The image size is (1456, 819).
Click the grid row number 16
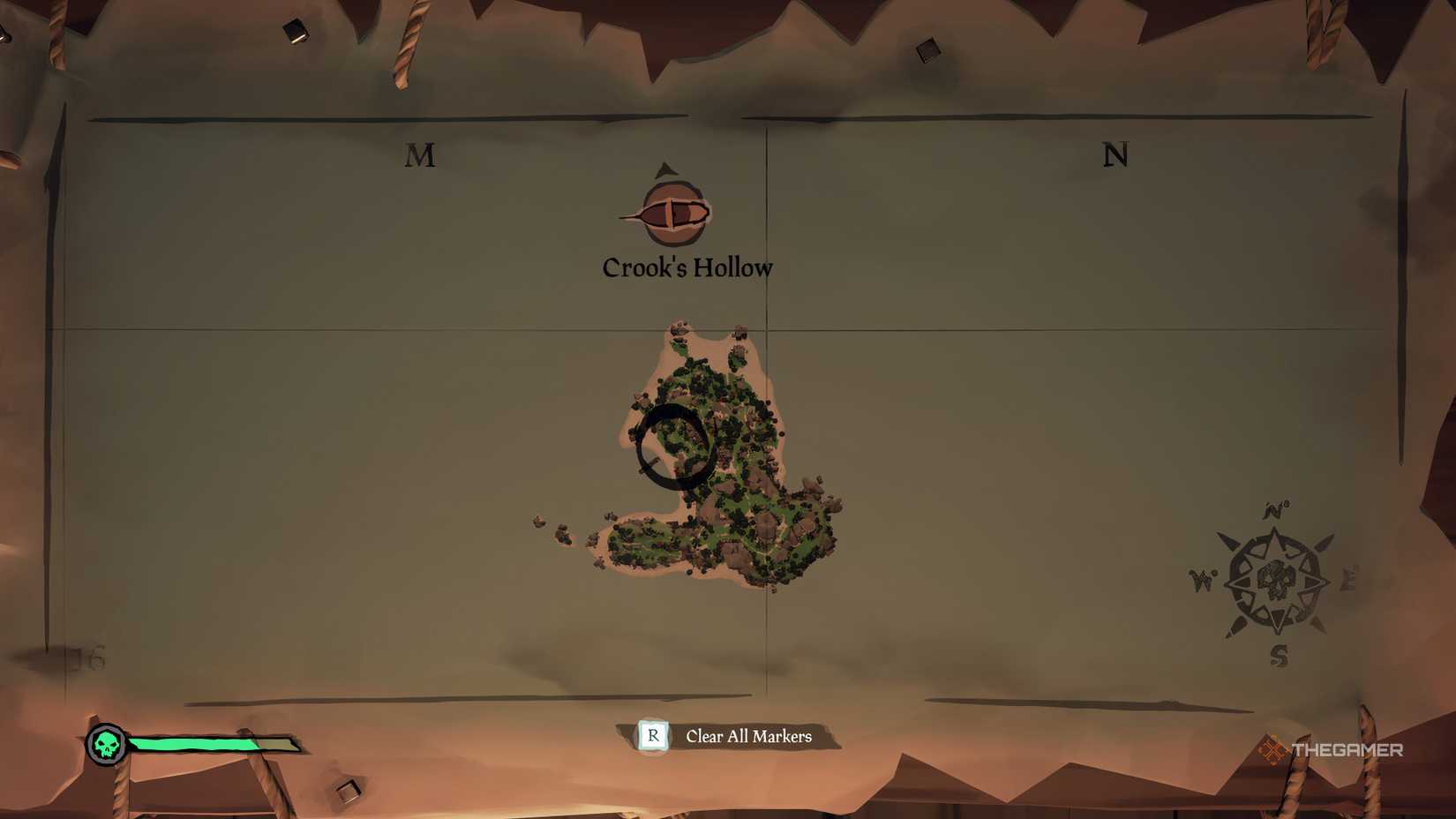(86, 657)
